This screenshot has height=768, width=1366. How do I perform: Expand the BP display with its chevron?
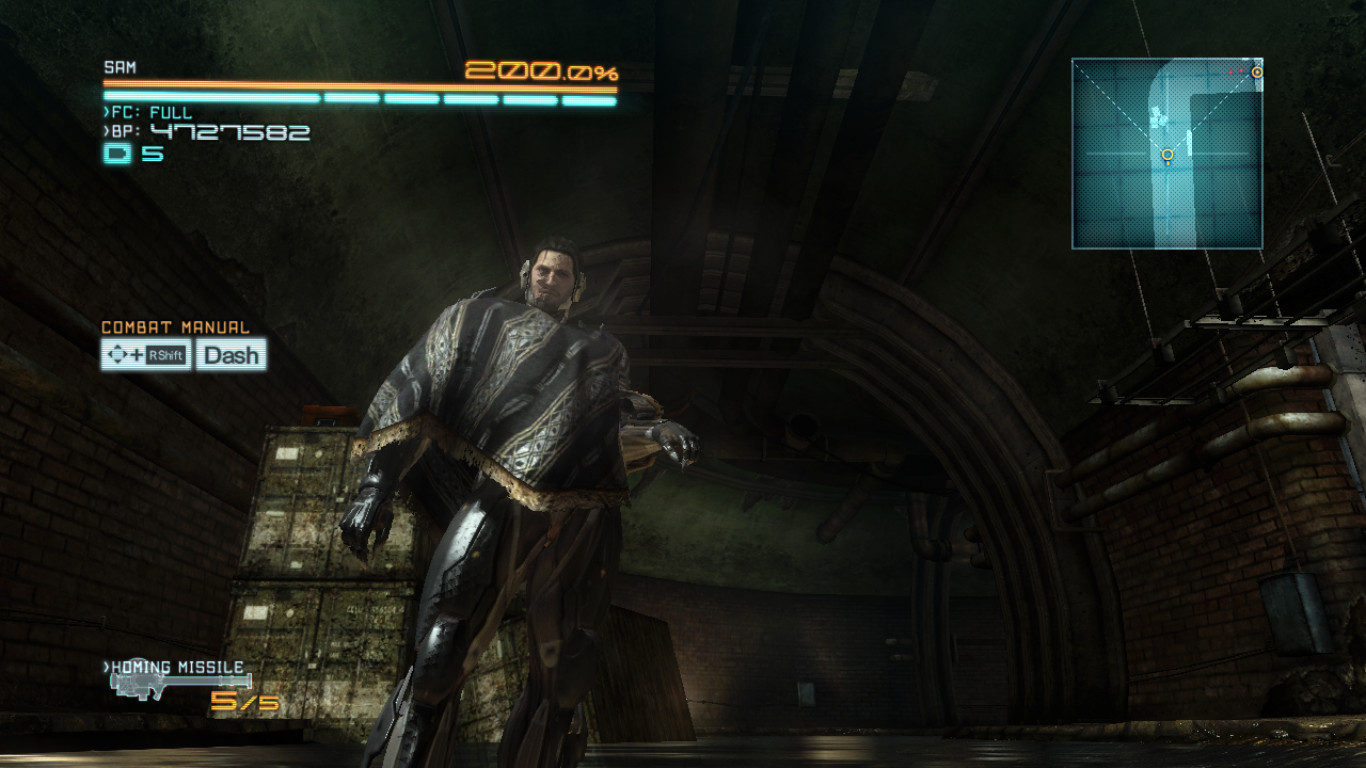pos(106,133)
